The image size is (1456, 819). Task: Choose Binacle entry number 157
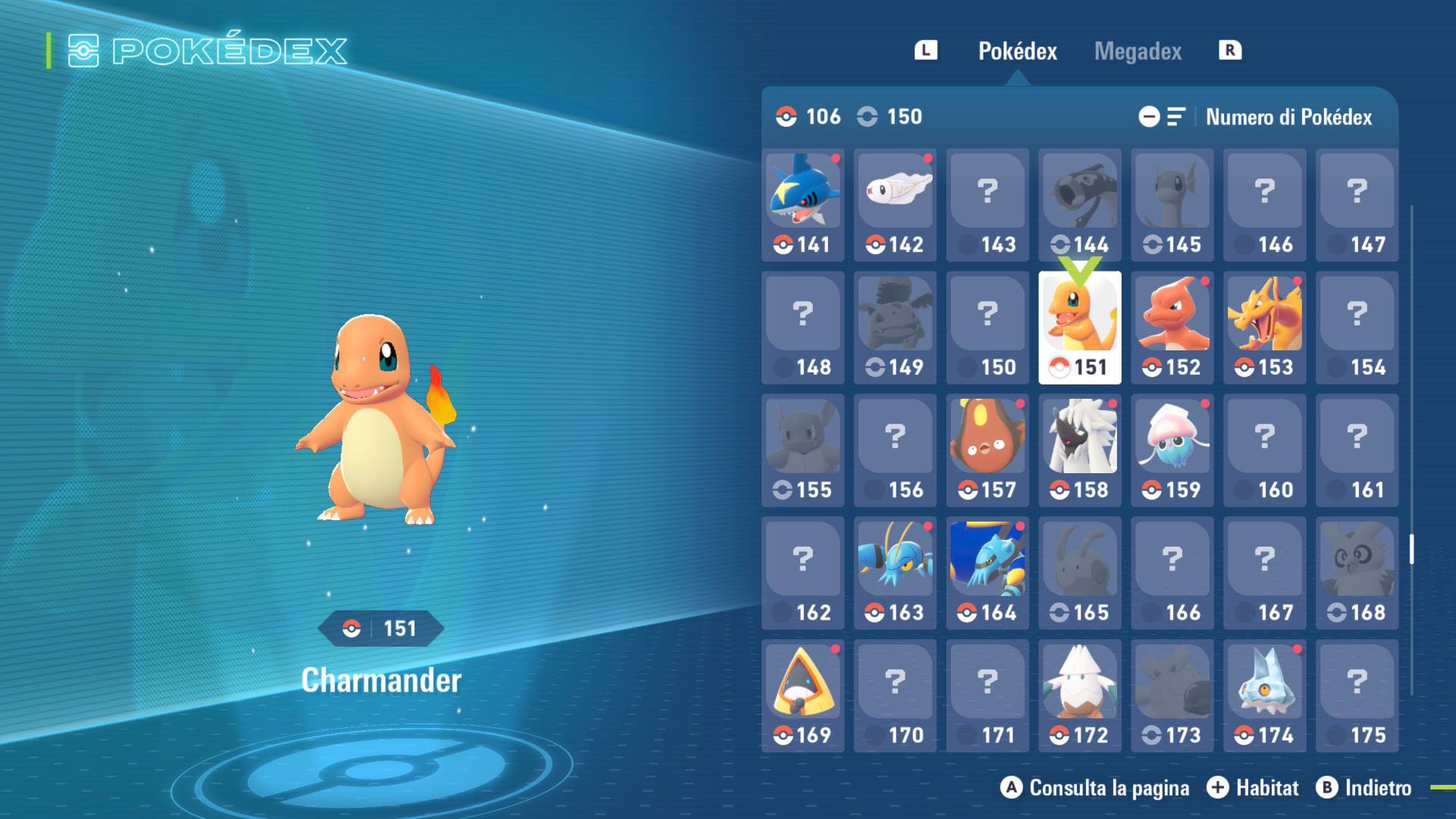coord(987,450)
